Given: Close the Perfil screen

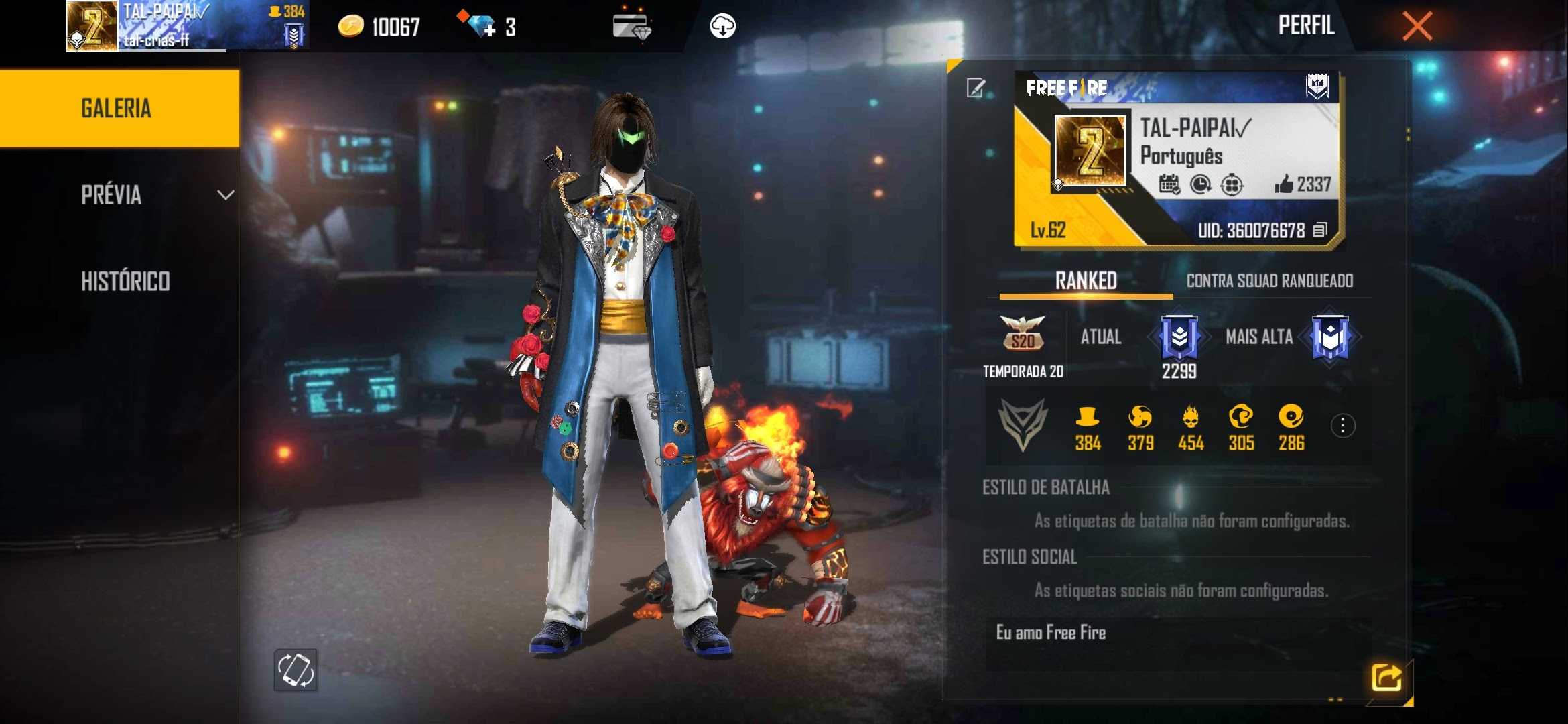Looking at the screenshot, I should click(x=1417, y=27).
